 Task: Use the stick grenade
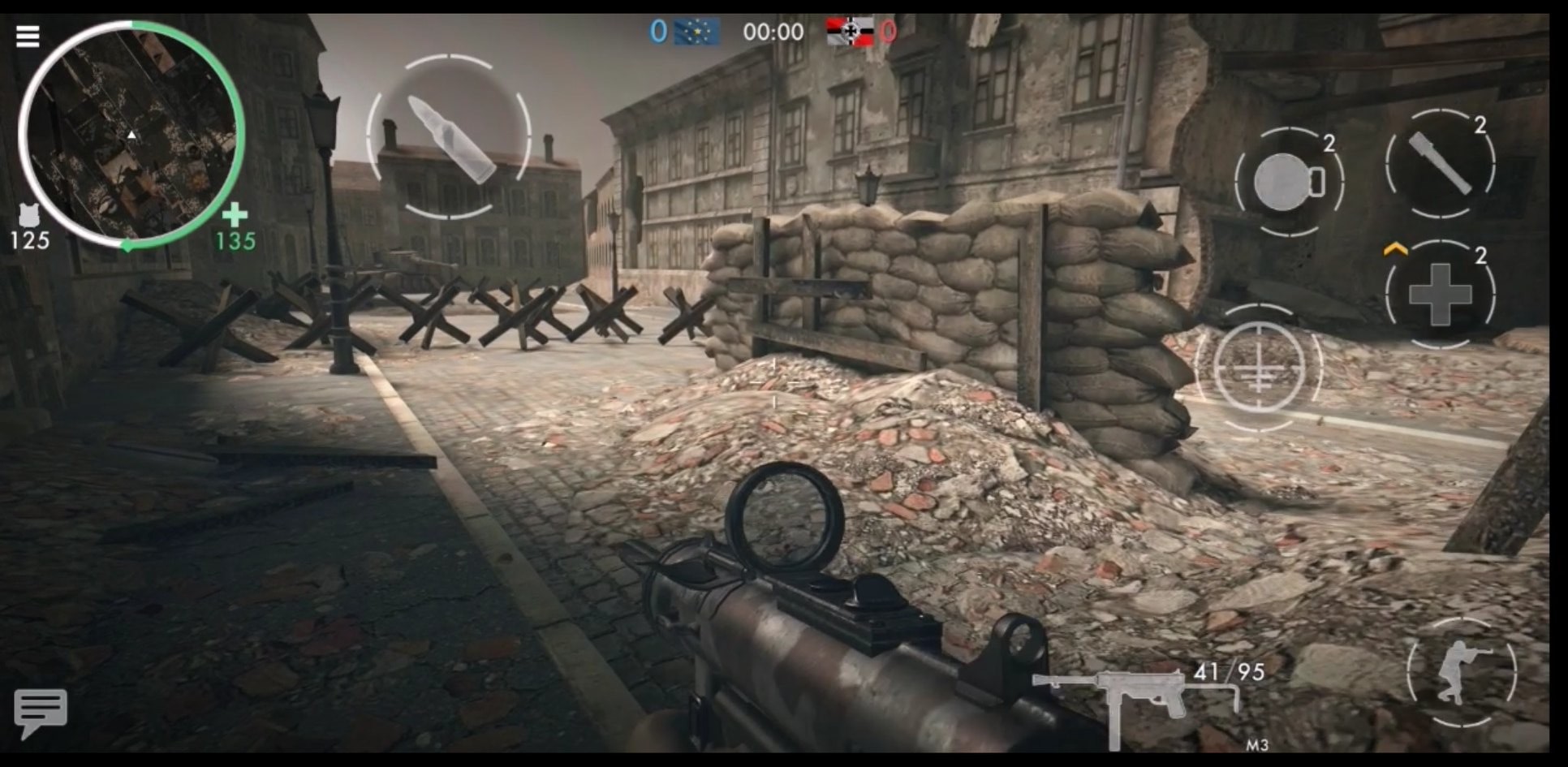[1440, 165]
